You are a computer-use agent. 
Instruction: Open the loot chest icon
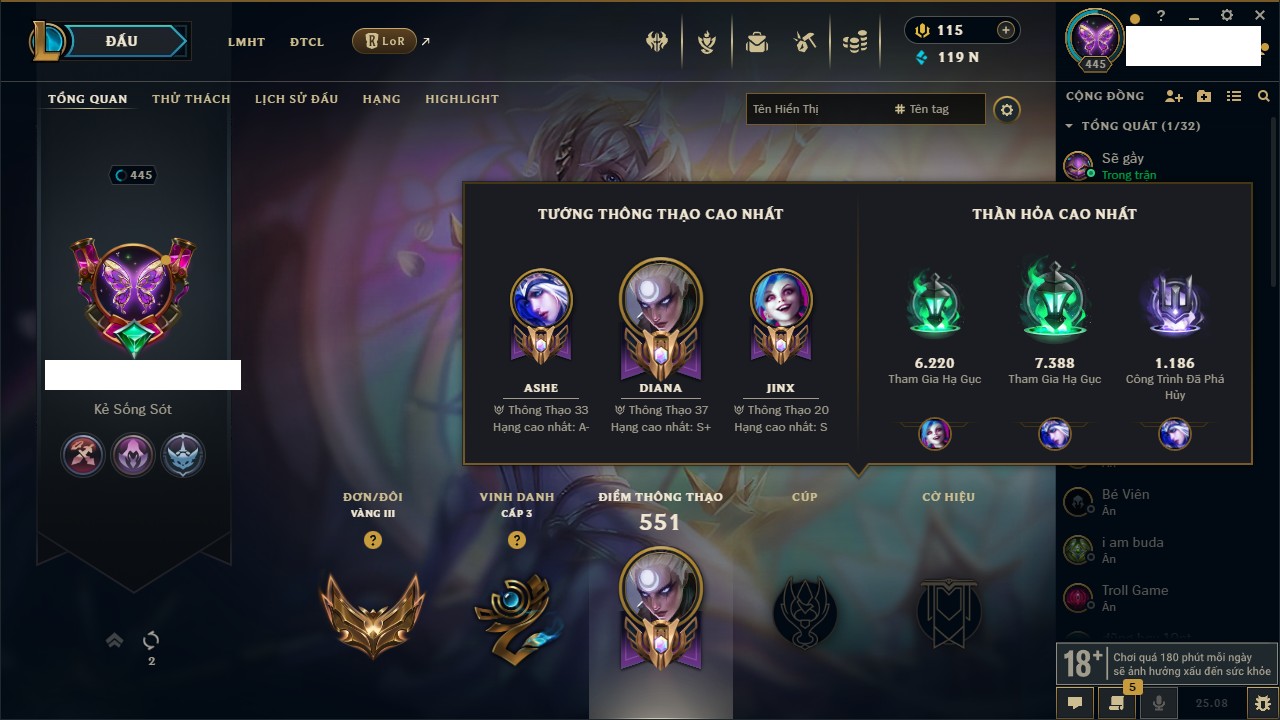tap(756, 42)
